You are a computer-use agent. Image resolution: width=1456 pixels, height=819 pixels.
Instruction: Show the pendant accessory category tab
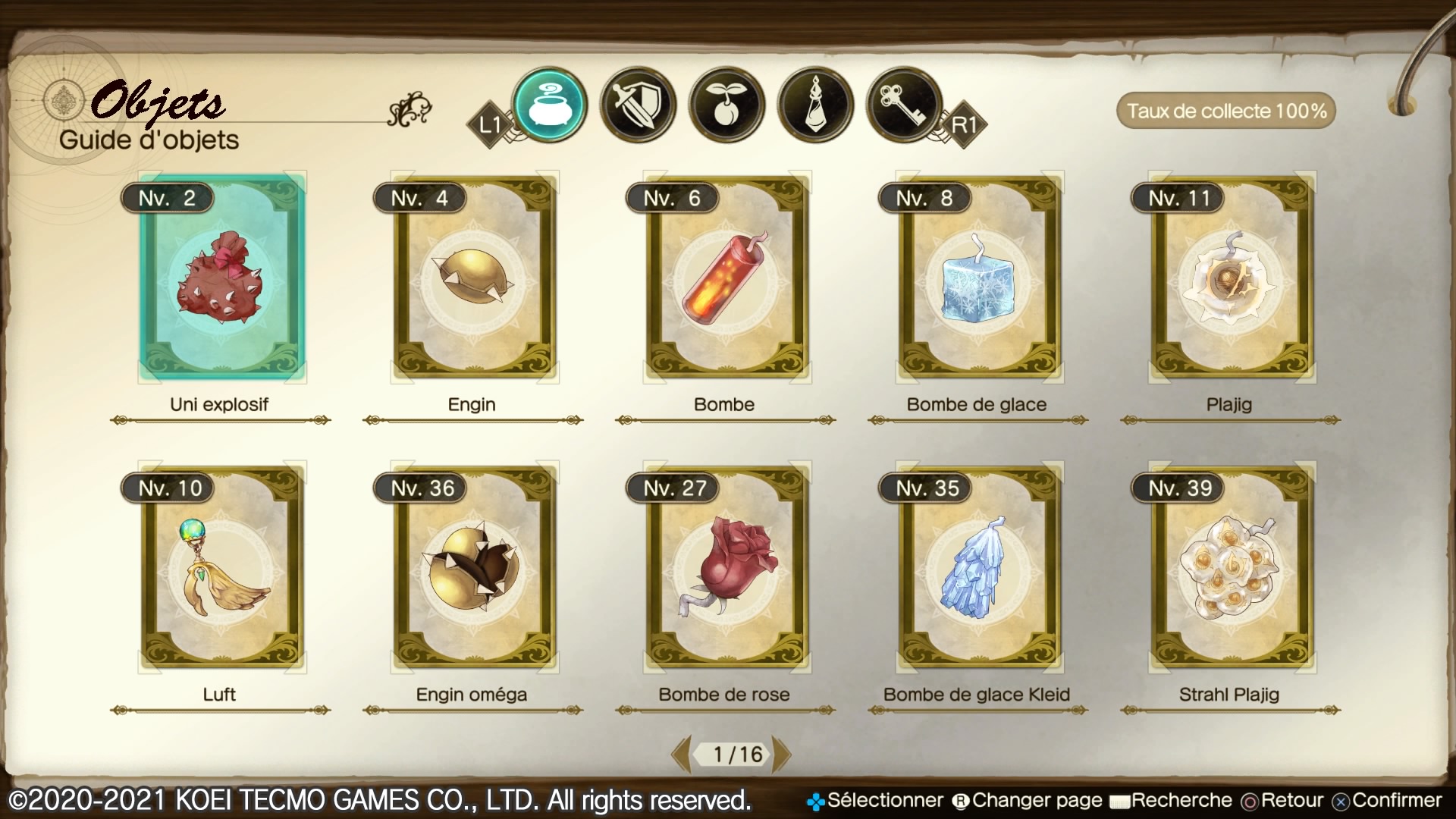816,105
